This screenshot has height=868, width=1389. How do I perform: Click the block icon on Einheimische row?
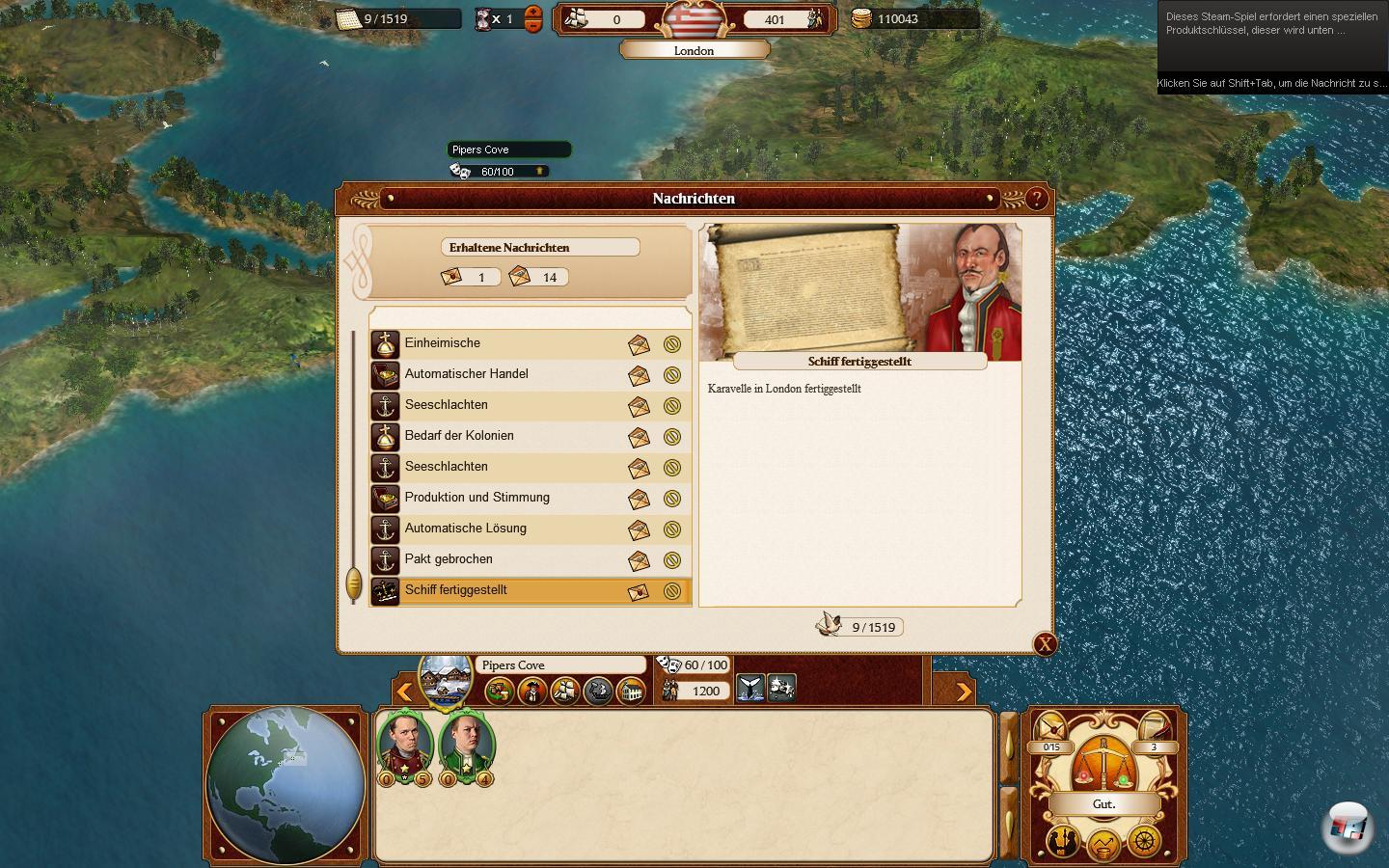click(672, 344)
